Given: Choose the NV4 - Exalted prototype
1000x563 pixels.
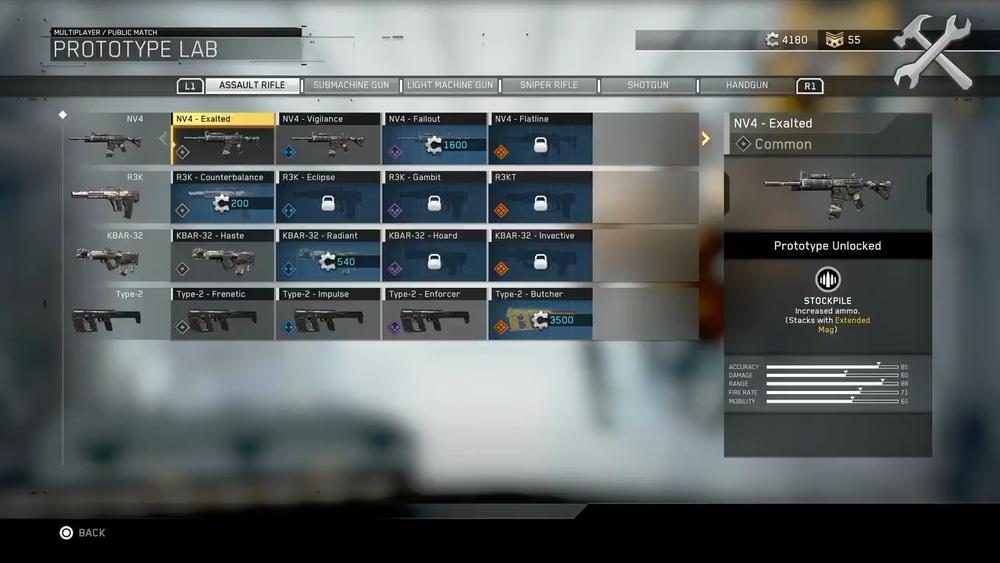Looking at the screenshot, I should coord(223,139).
